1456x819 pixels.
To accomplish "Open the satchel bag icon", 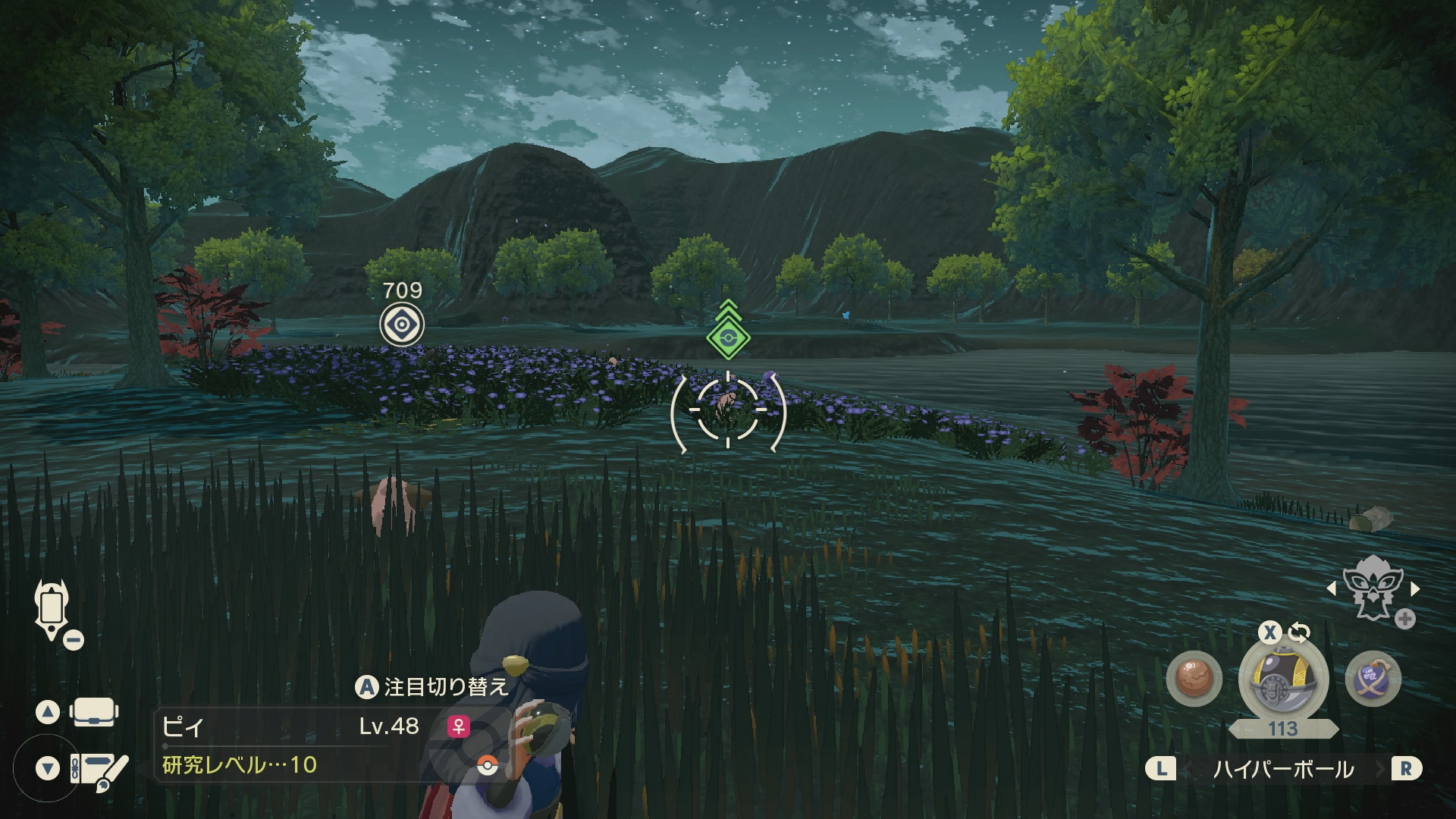I will tap(93, 712).
